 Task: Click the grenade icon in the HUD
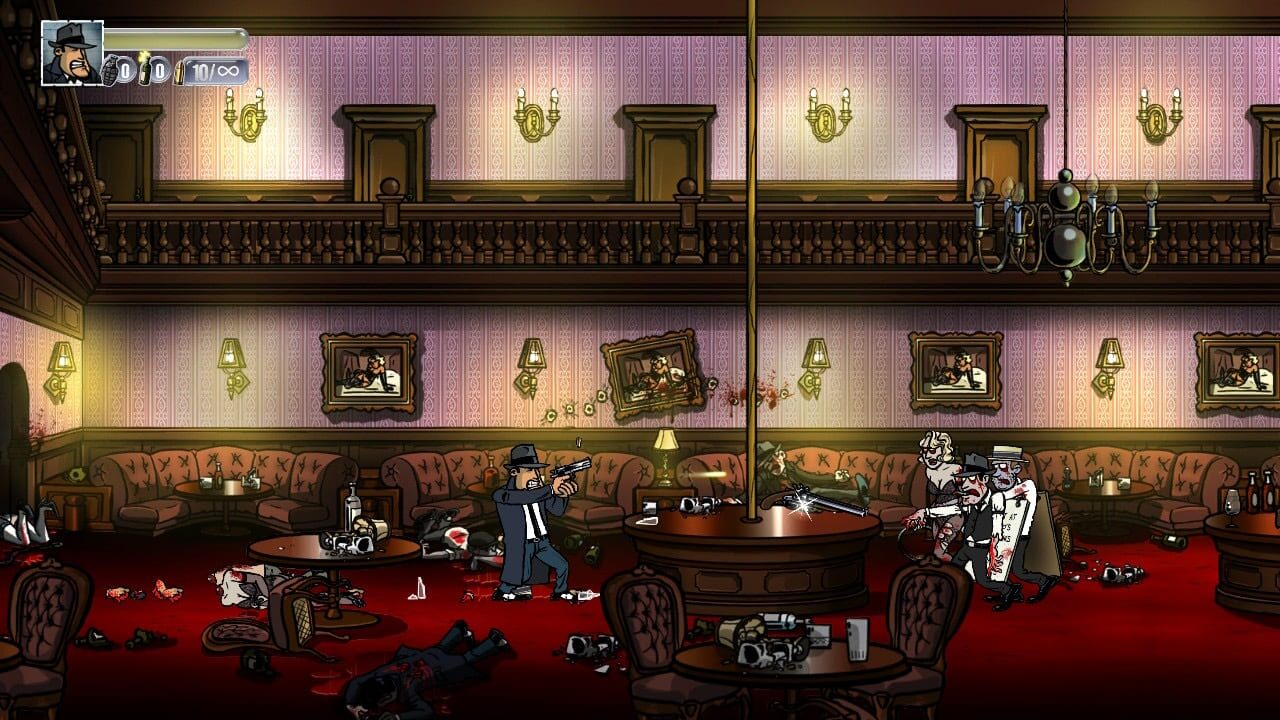(110, 68)
